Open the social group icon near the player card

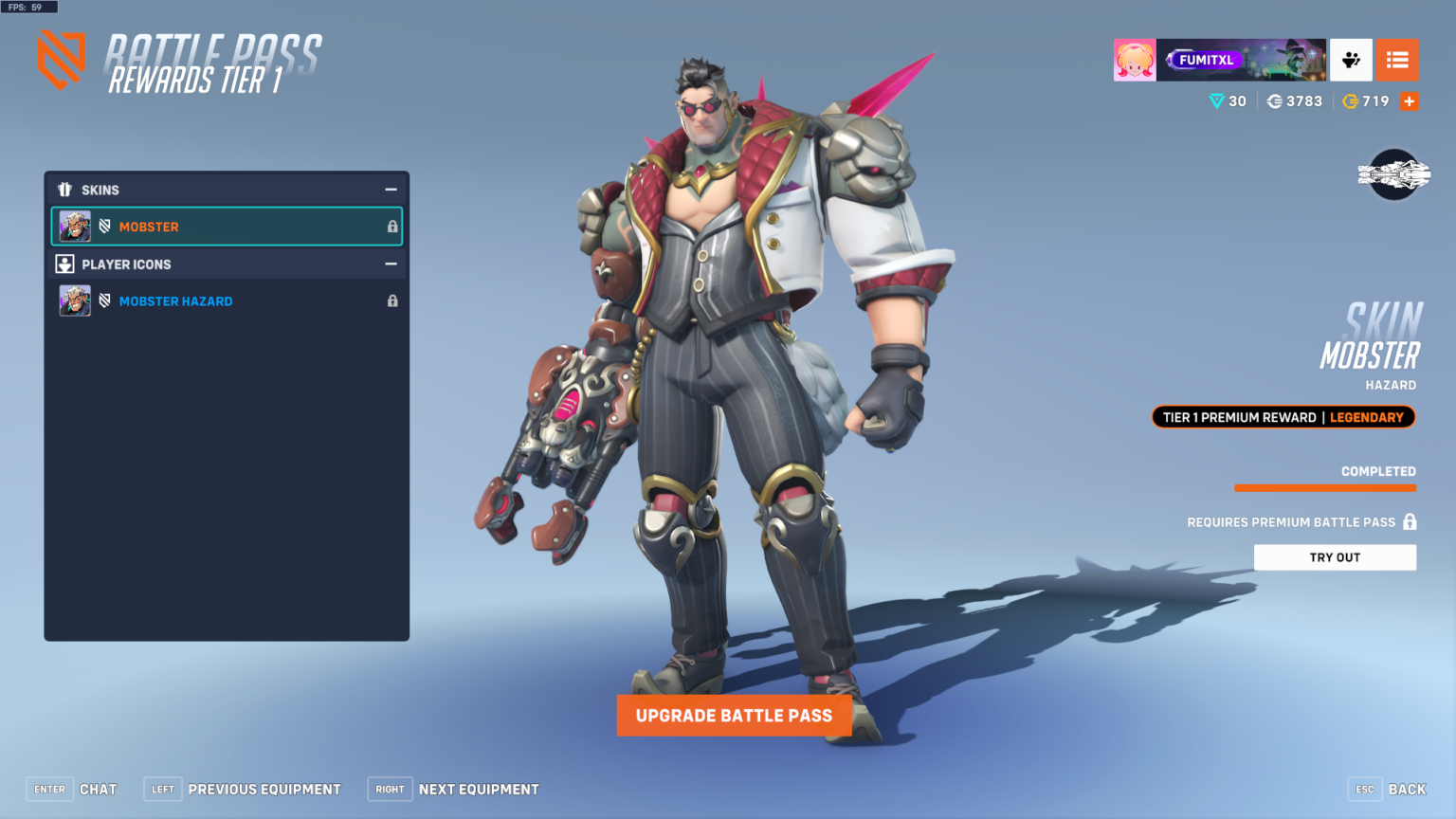coord(1351,59)
